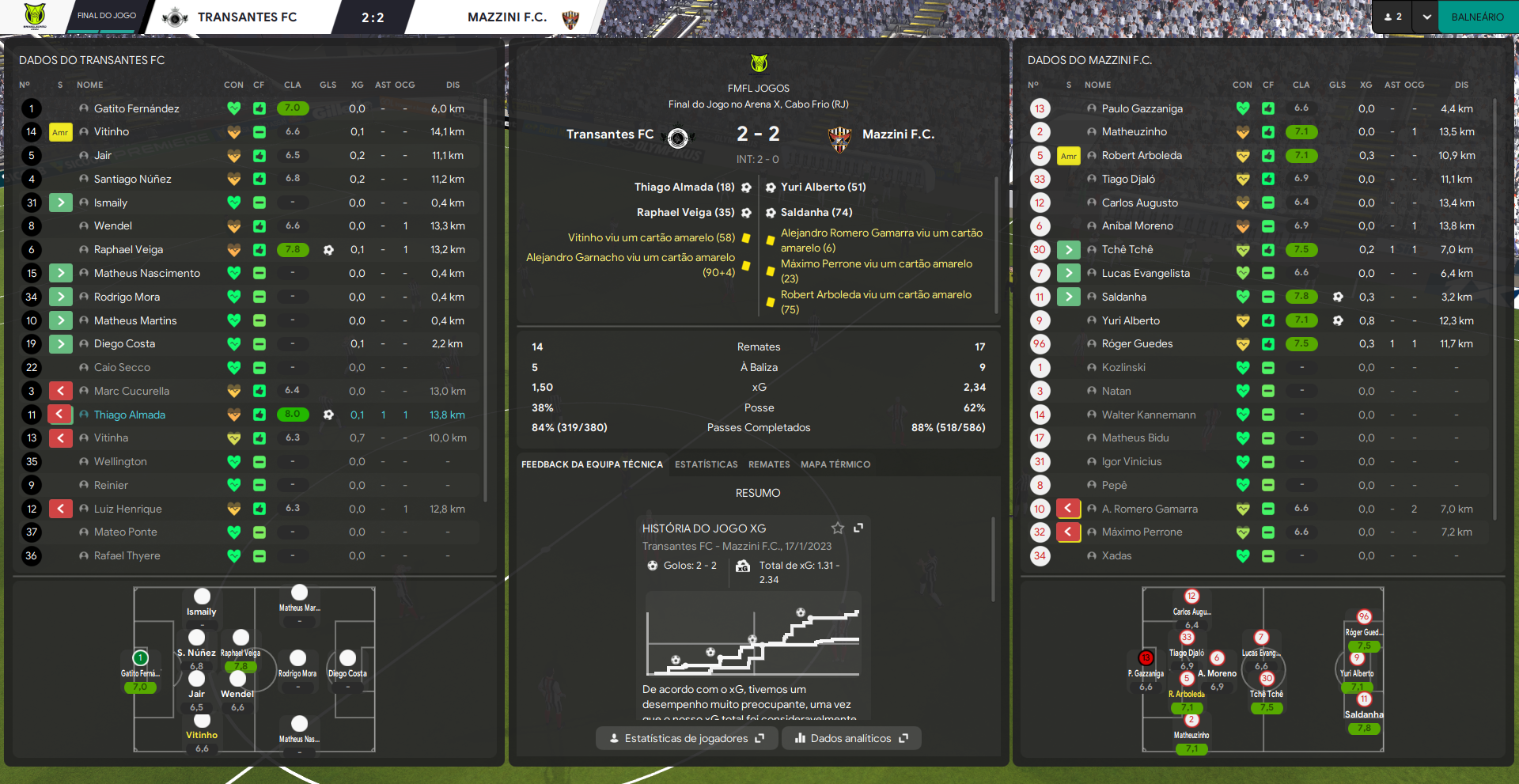This screenshot has height=784, width=1519.
Task: Open Gatito Fernández player row
Action: (136, 108)
